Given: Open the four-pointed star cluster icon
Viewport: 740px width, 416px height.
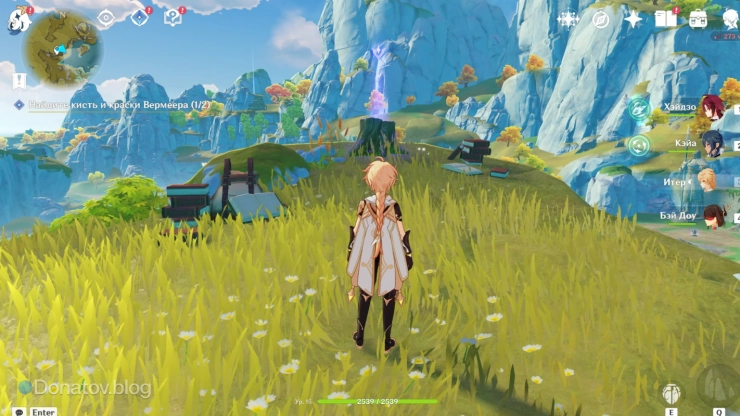Looking at the screenshot, I should point(568,19).
